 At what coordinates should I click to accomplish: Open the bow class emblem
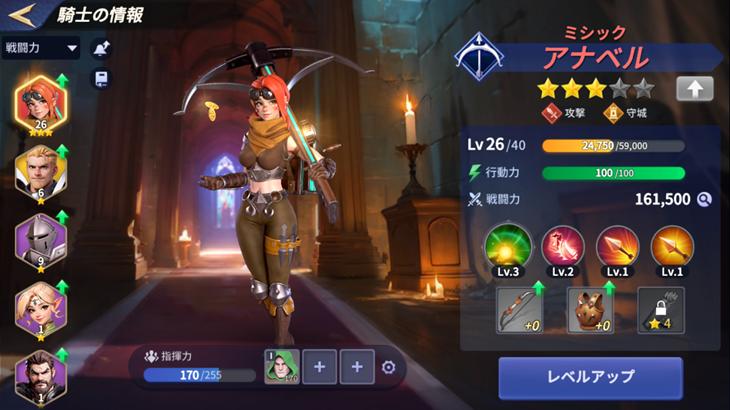click(479, 58)
